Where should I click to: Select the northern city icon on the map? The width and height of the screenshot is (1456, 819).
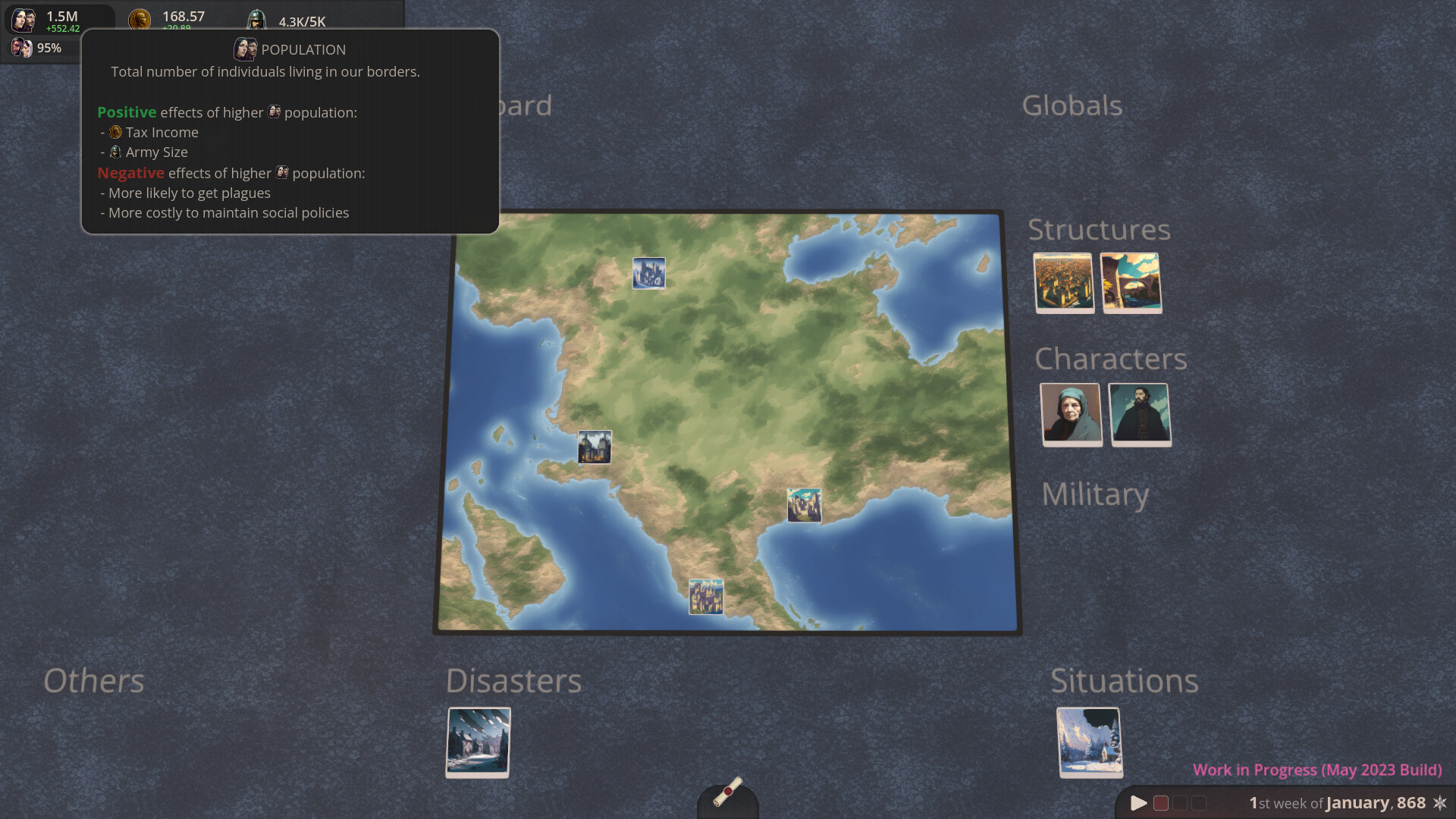(649, 273)
